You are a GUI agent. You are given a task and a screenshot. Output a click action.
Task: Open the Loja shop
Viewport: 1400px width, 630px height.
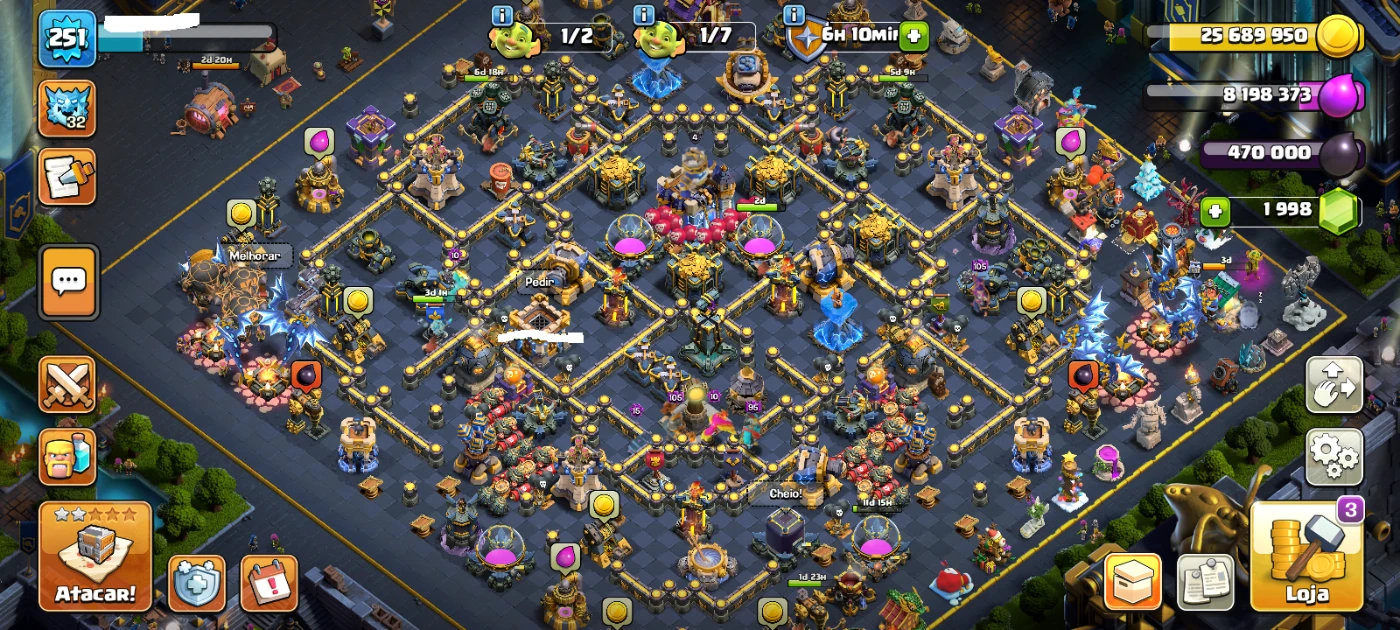[x=1306, y=556]
